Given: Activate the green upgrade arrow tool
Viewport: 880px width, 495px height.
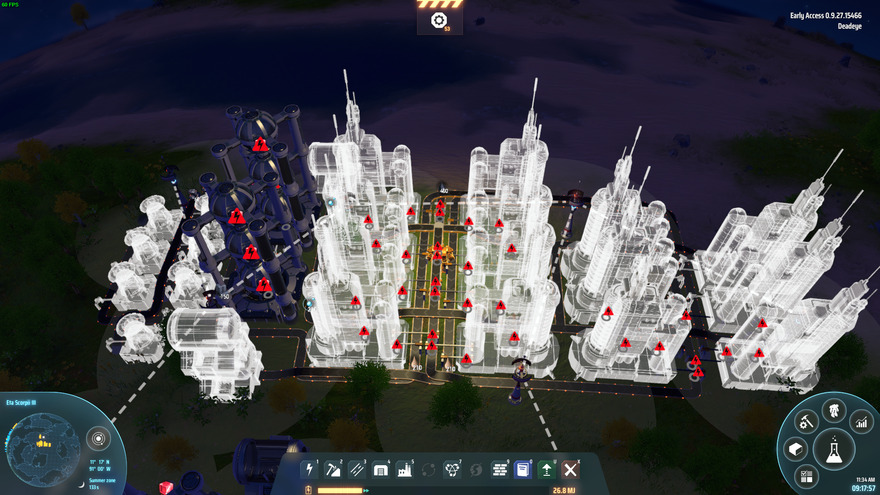Looking at the screenshot, I should (547, 469).
